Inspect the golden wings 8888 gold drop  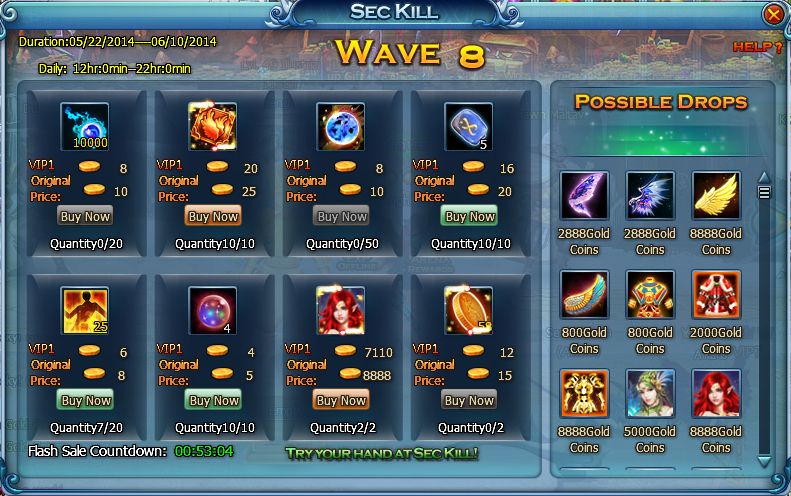(x=716, y=197)
